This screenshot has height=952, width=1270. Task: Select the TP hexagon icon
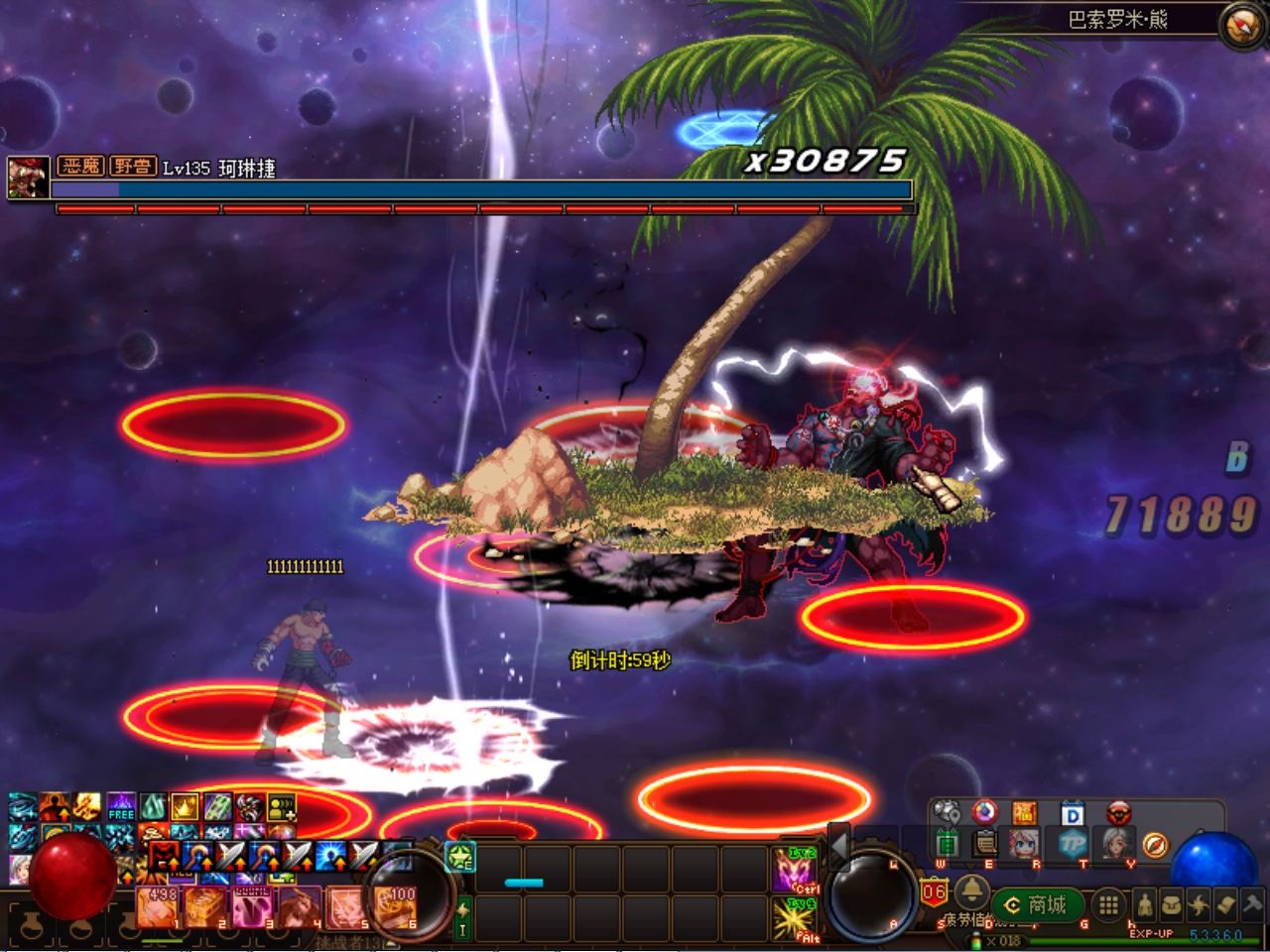(1073, 845)
